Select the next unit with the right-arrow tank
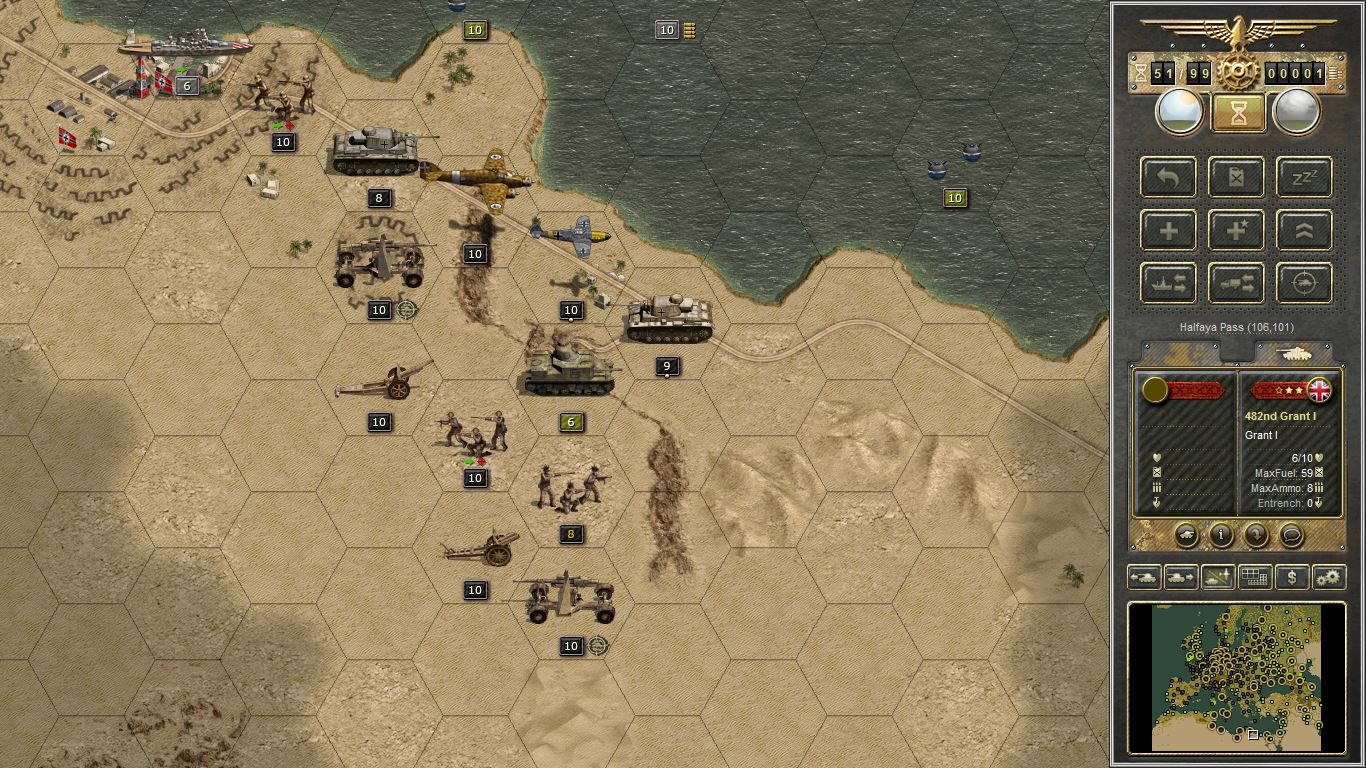Viewport: 1366px width, 768px height. 1180,577
